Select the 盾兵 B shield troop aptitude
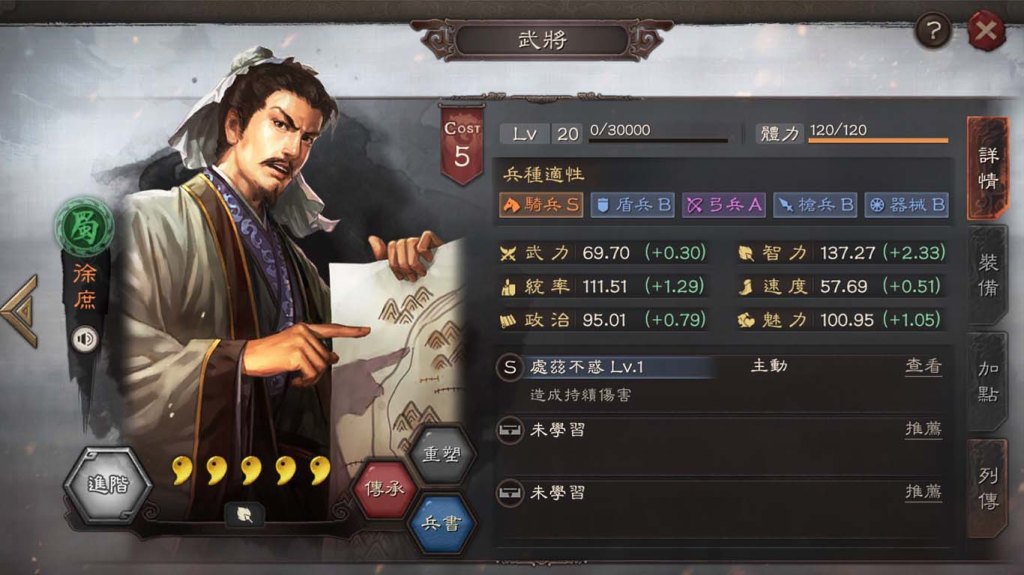This screenshot has height=575, width=1024. tap(633, 205)
